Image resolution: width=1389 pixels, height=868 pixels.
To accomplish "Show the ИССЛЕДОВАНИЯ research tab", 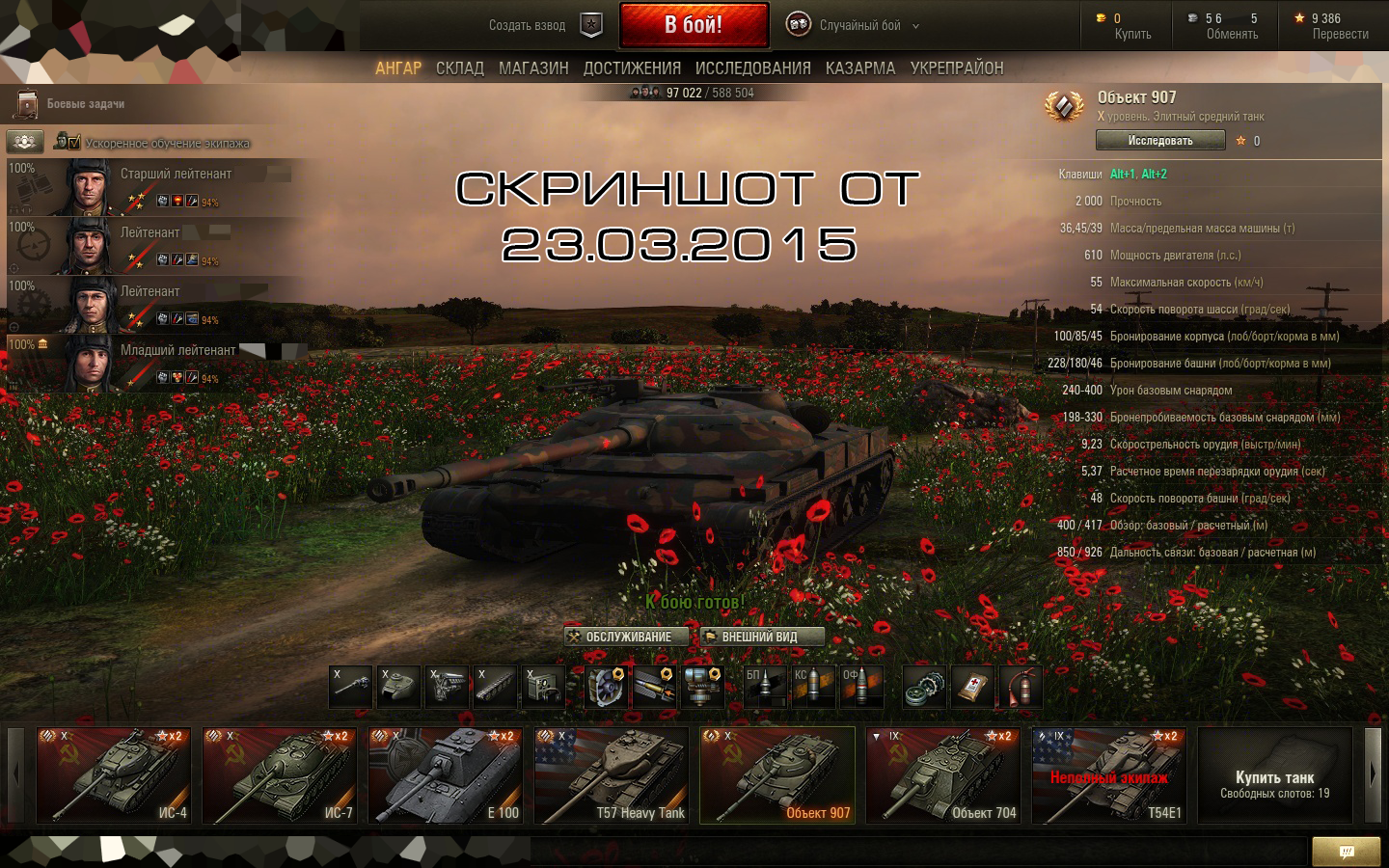I will (x=752, y=68).
